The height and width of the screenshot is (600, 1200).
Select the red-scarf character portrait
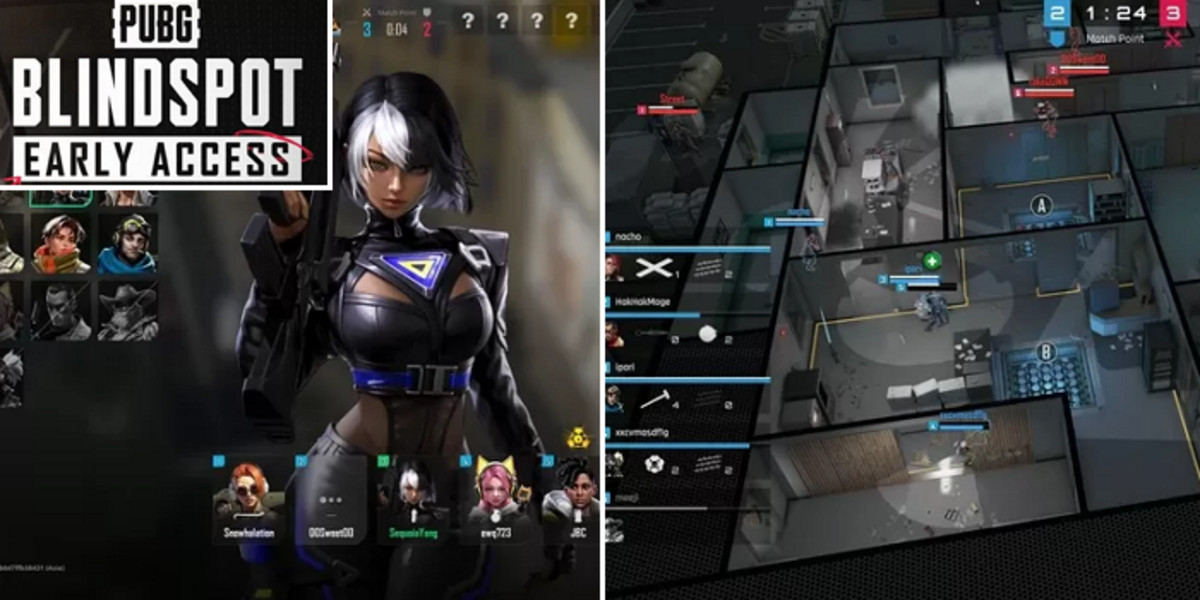tap(60, 243)
